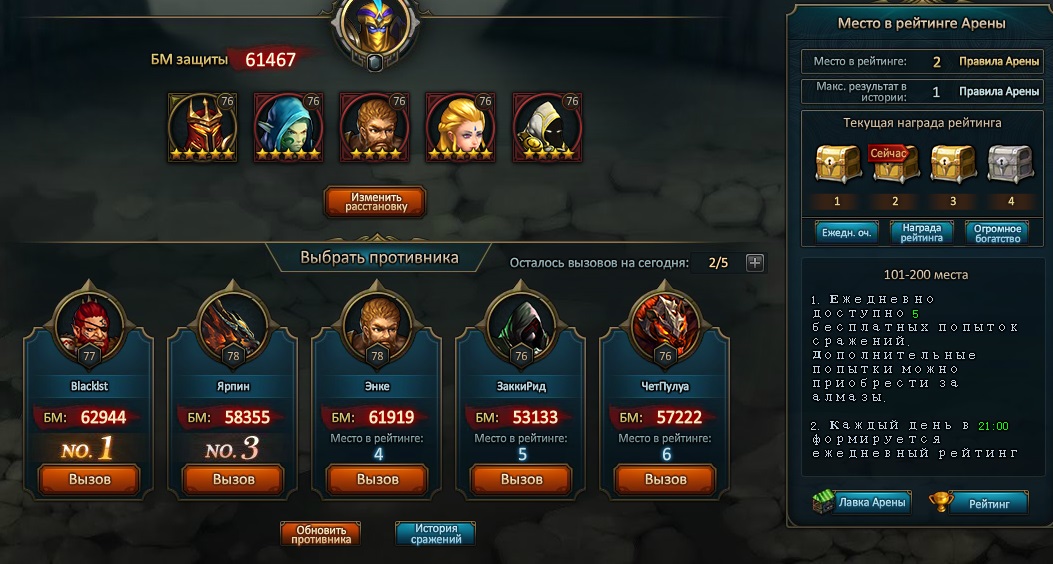The height and width of the screenshot is (564, 1053).
Task: Challenge opponent Blacklst with Вызов
Action: [90, 479]
